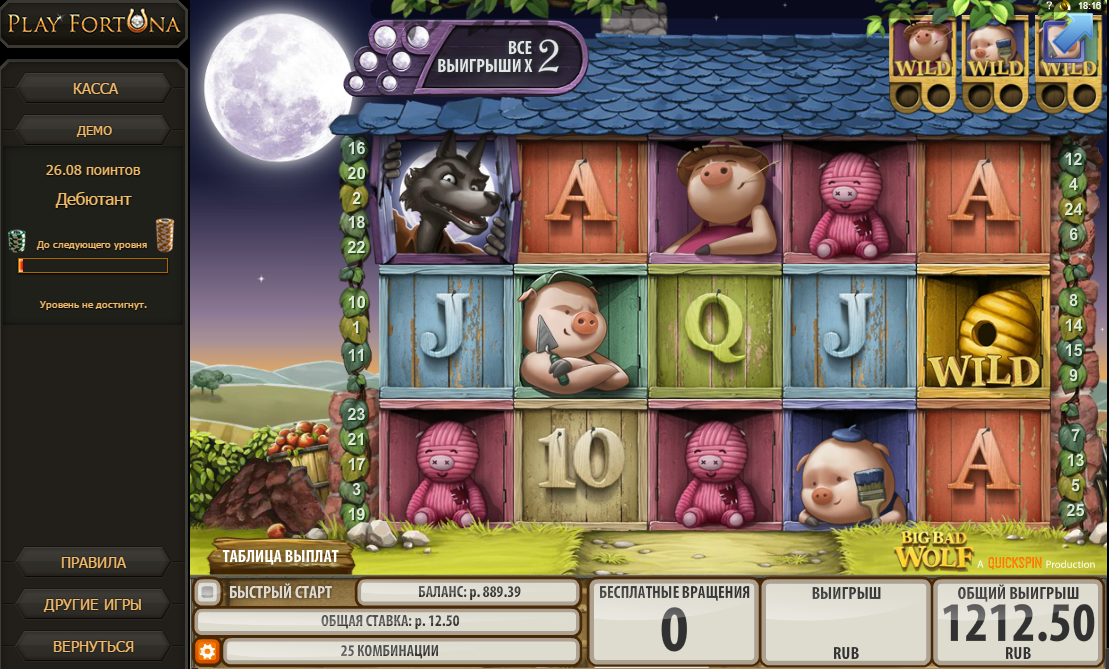Select the Демо mode button
This screenshot has height=669, width=1109.
click(x=94, y=130)
